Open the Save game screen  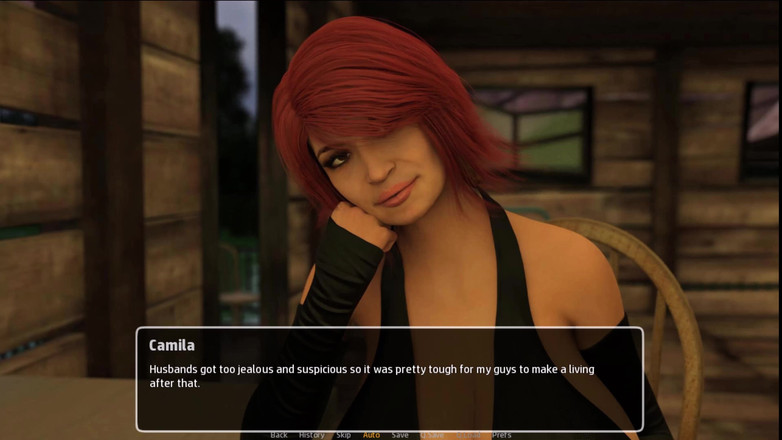pos(400,435)
